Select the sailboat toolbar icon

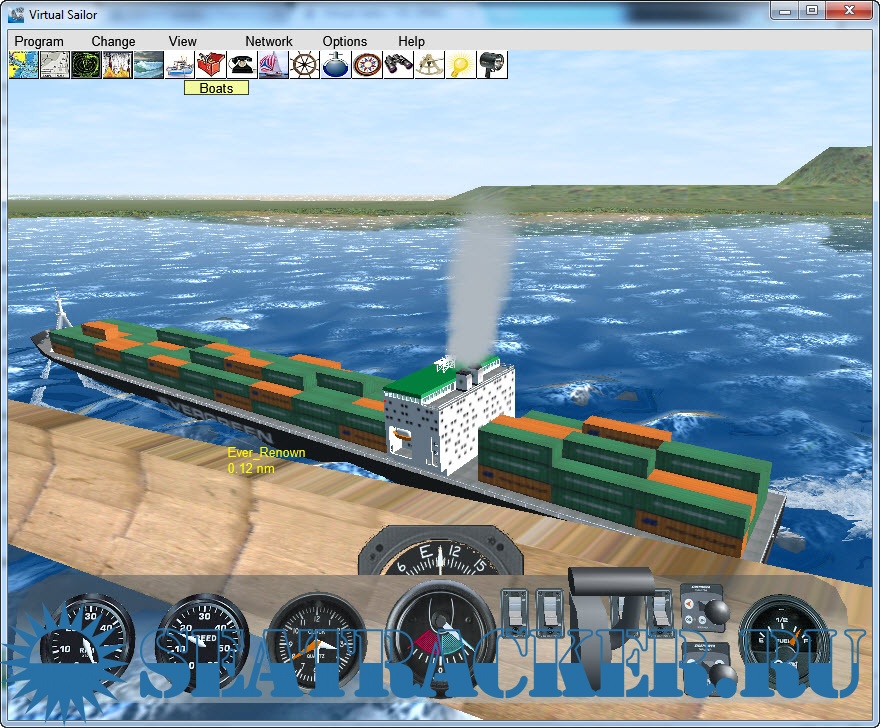pyautogui.click(x=273, y=65)
